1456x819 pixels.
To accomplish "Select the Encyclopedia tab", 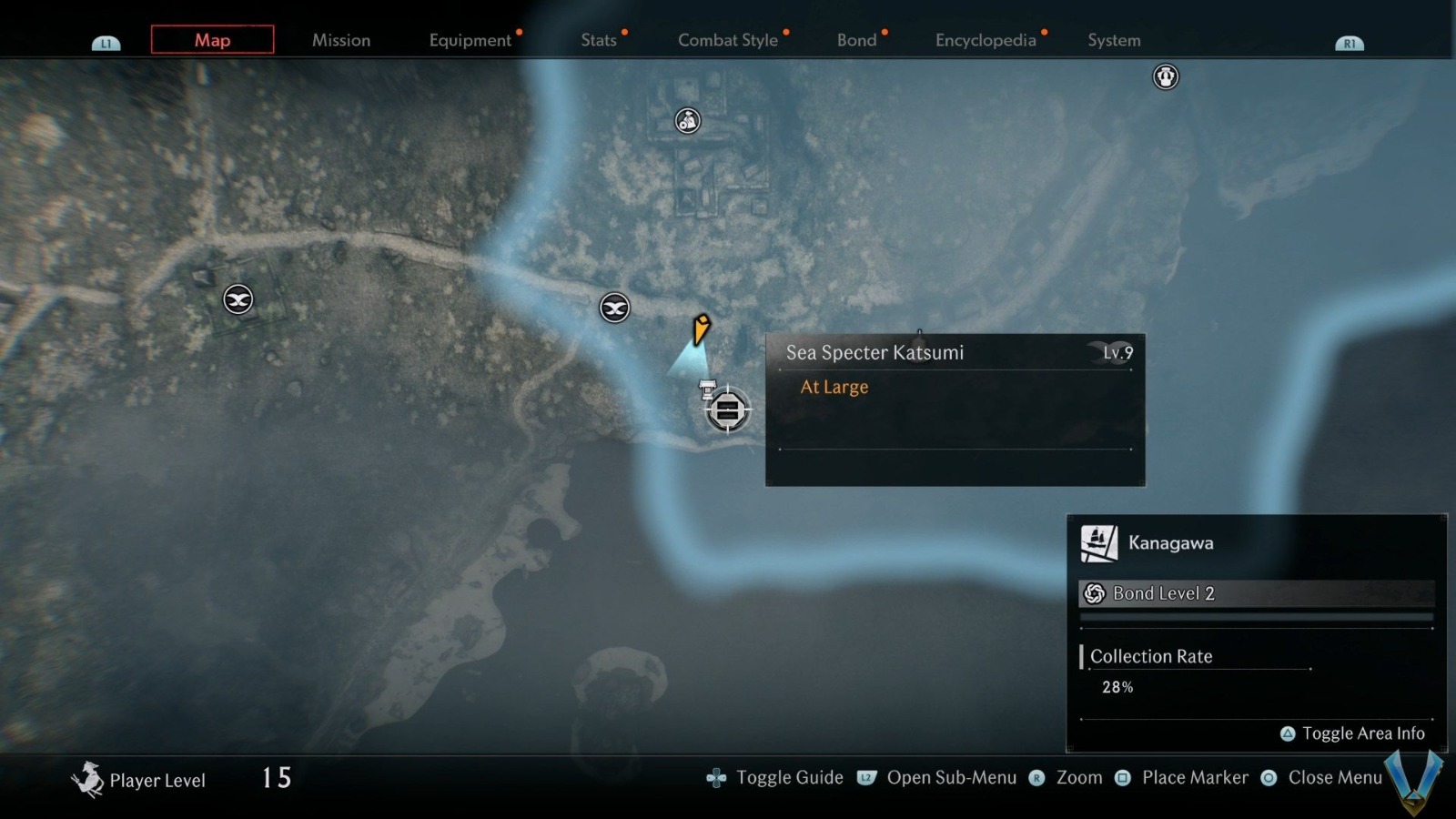I will tap(986, 40).
